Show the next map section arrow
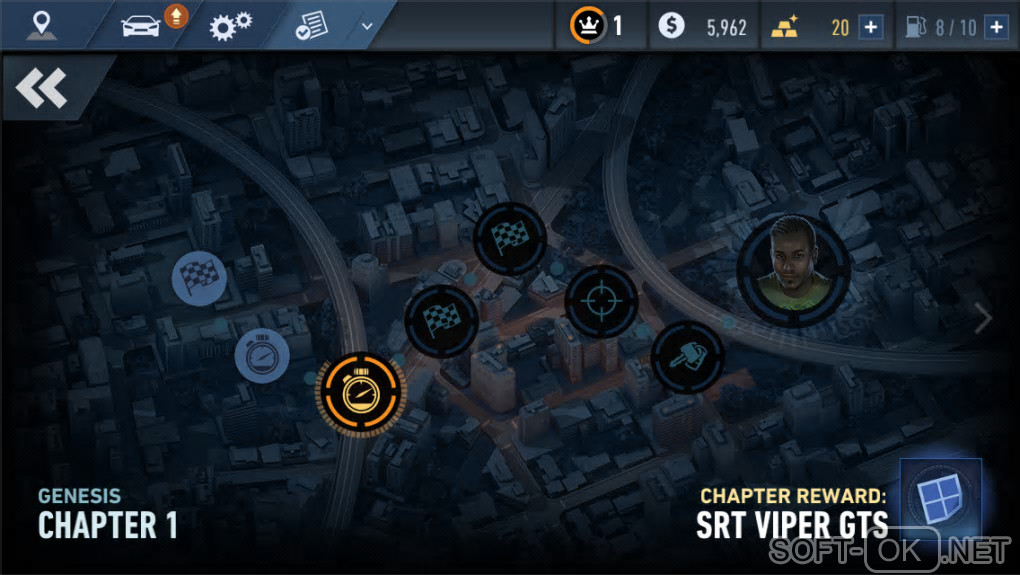 [984, 319]
